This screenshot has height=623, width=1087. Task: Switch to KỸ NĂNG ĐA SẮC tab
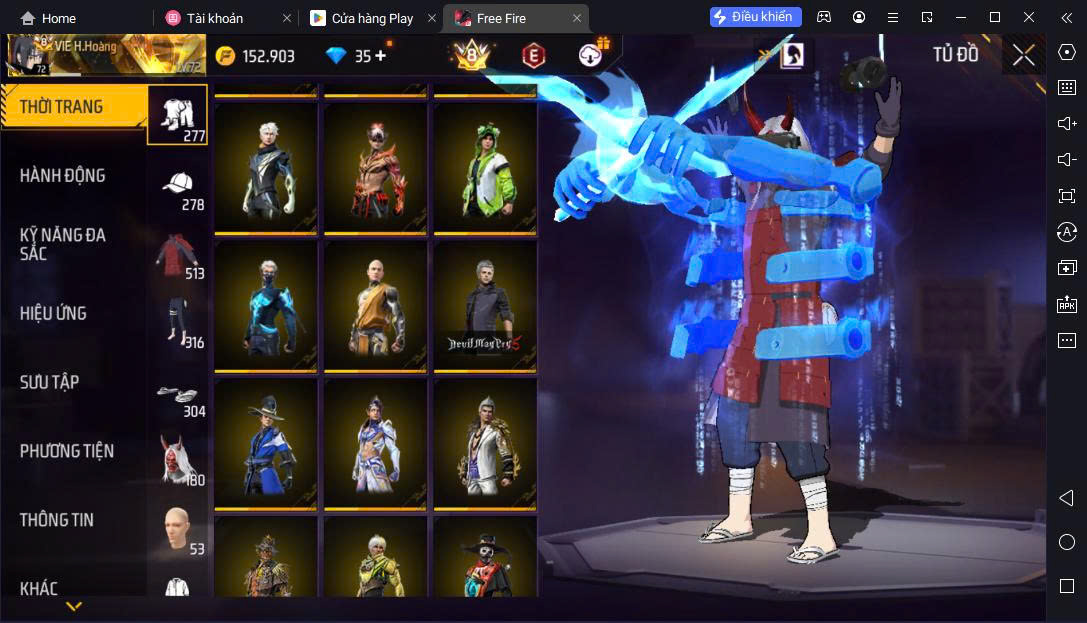[63, 244]
